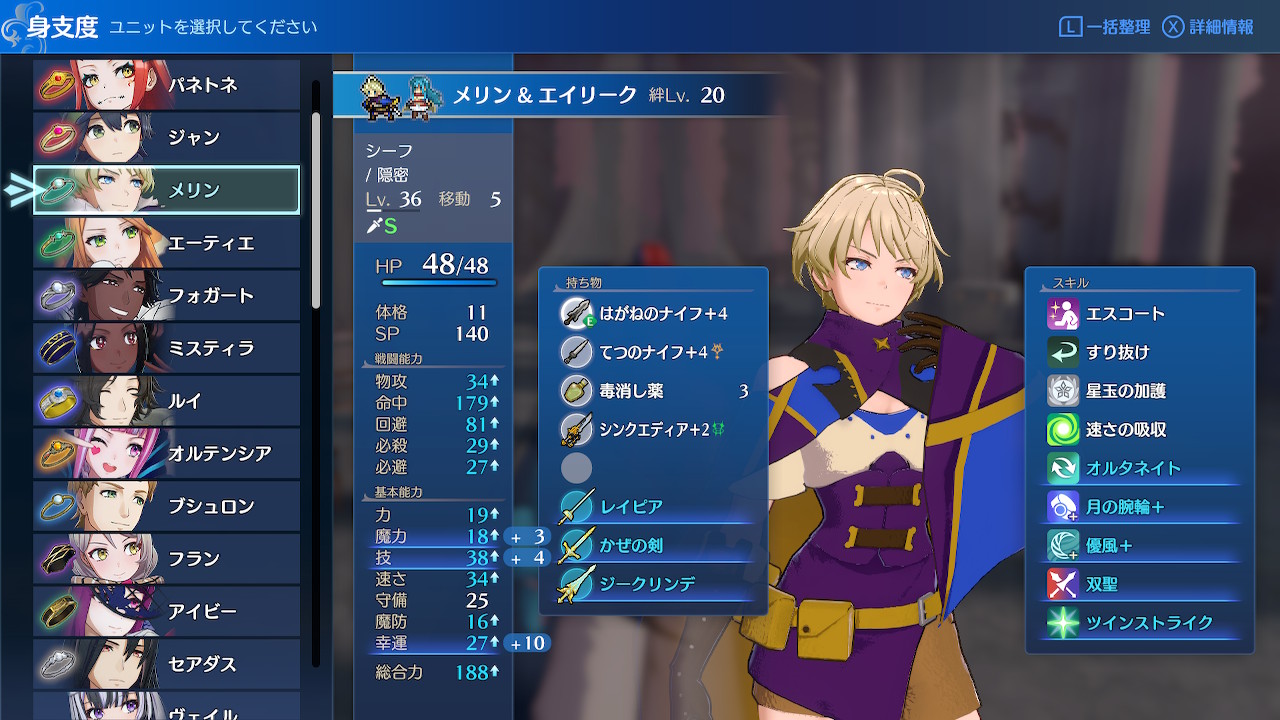This screenshot has height=720, width=1280.
Task: Pick オルテンシア in the unit list
Action: pyautogui.click(x=166, y=454)
